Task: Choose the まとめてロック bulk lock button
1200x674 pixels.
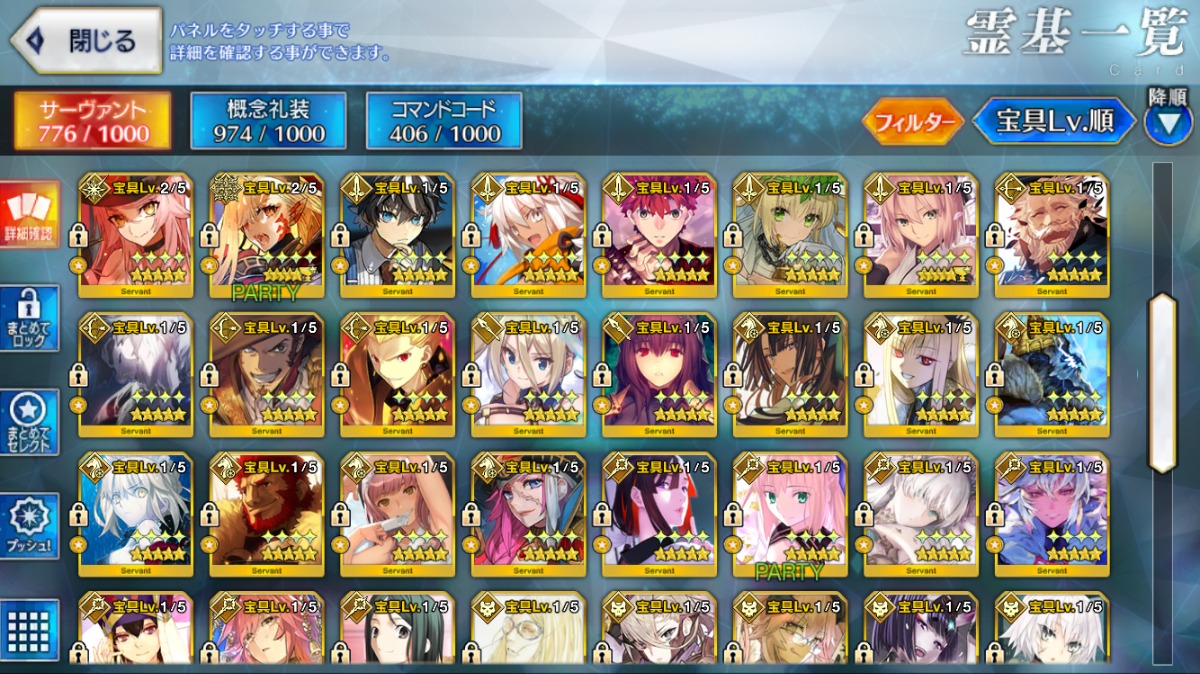Action: pyautogui.click(x=29, y=319)
